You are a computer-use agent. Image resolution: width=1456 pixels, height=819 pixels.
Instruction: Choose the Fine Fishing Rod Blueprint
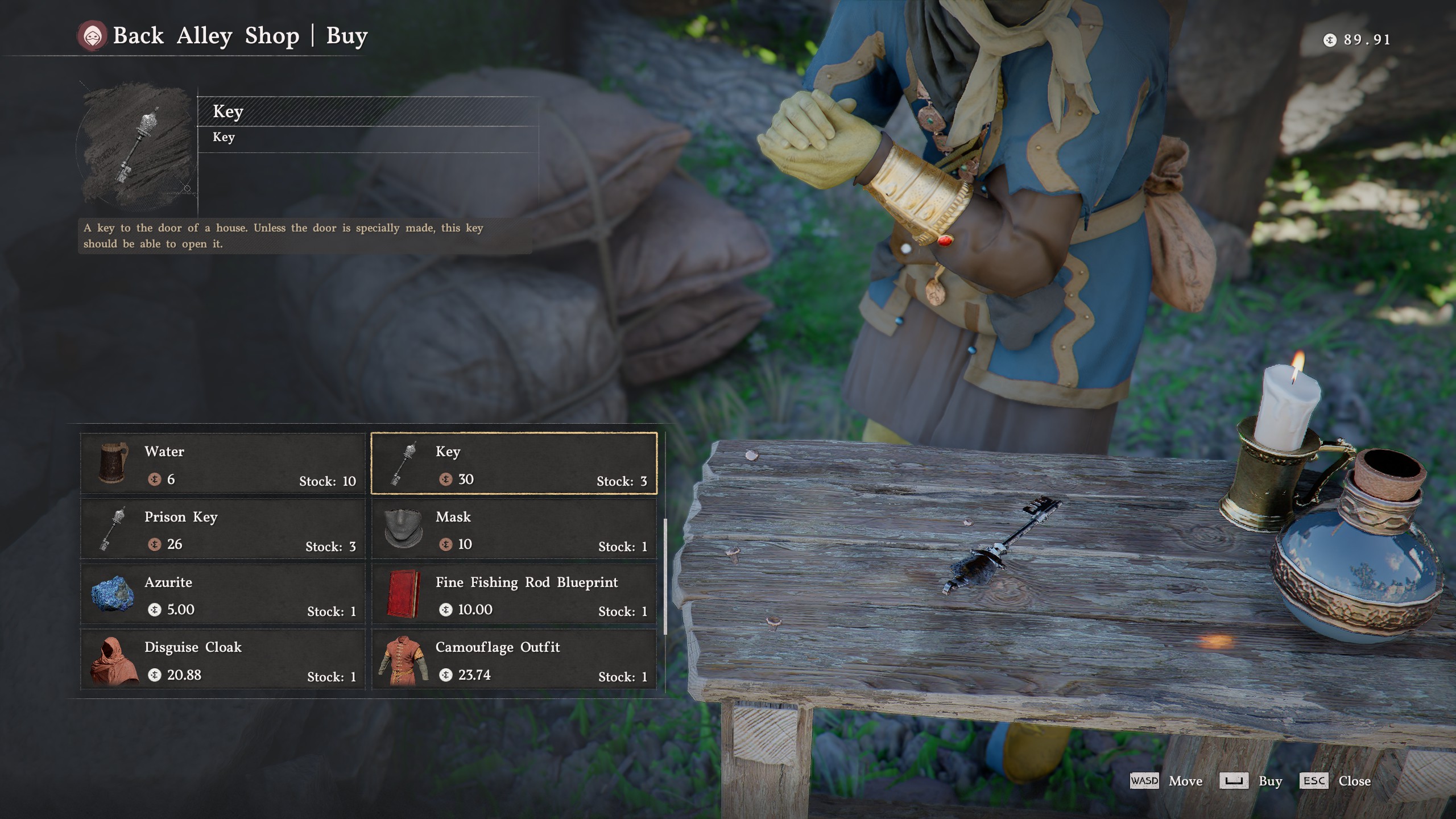[x=514, y=594]
